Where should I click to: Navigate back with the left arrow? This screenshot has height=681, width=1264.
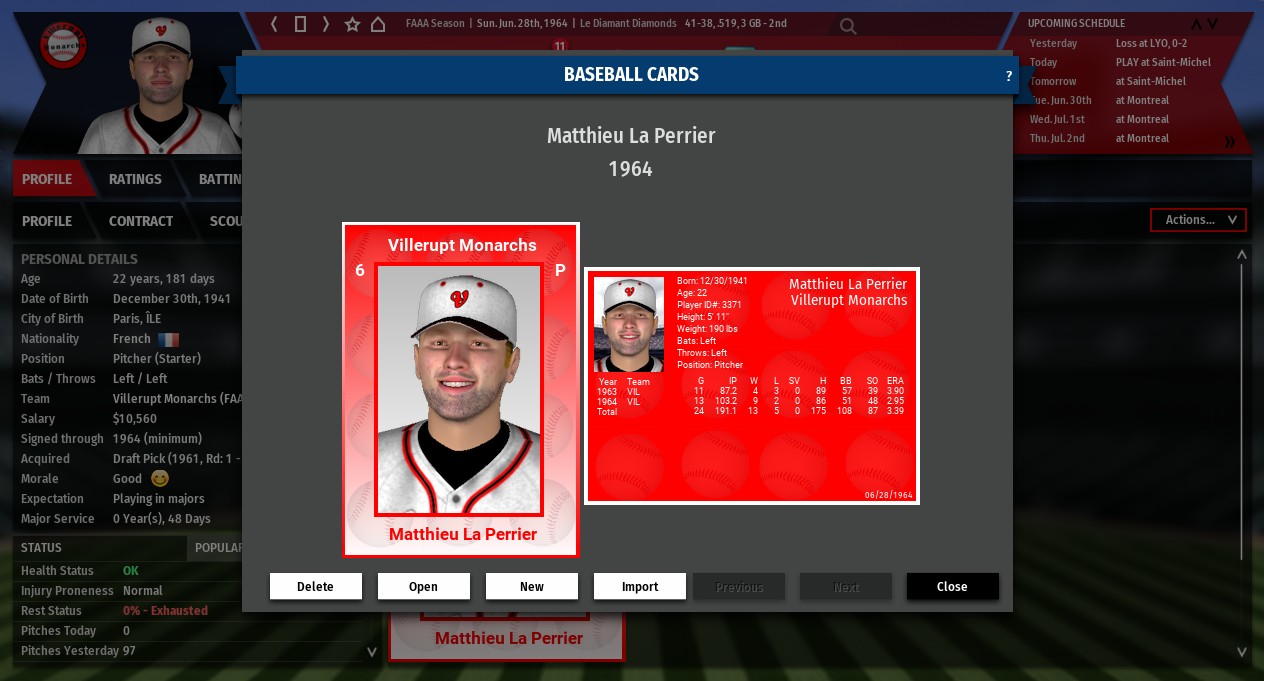point(275,24)
